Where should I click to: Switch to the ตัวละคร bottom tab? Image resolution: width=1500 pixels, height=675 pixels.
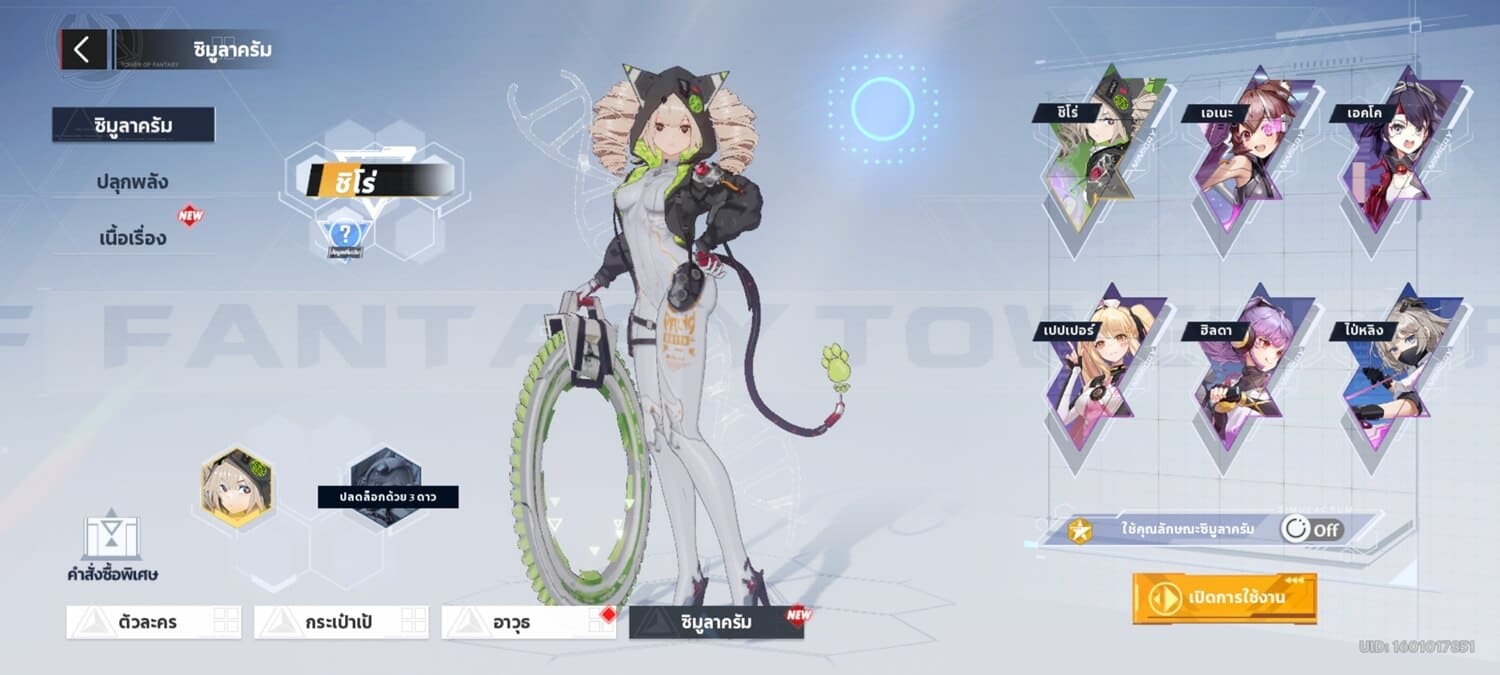click(x=154, y=622)
